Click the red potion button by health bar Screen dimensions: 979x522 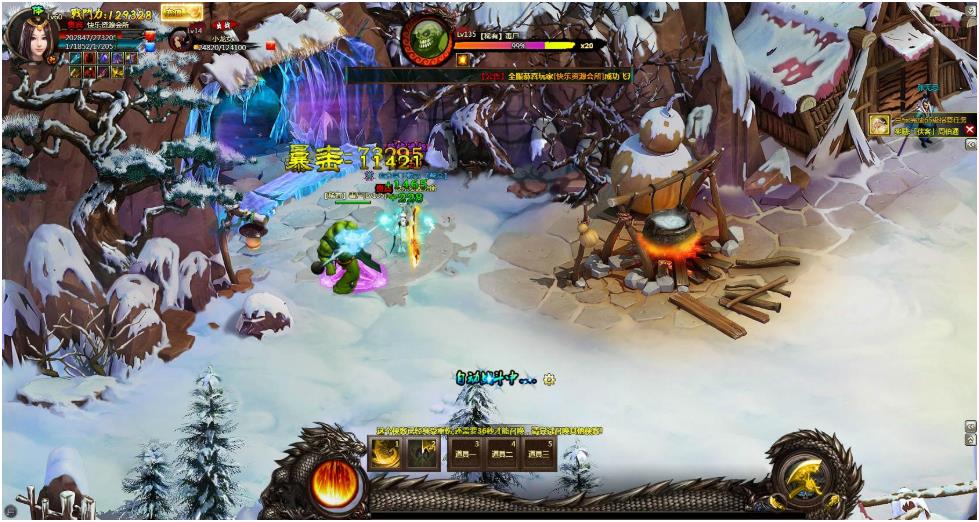(x=150, y=36)
